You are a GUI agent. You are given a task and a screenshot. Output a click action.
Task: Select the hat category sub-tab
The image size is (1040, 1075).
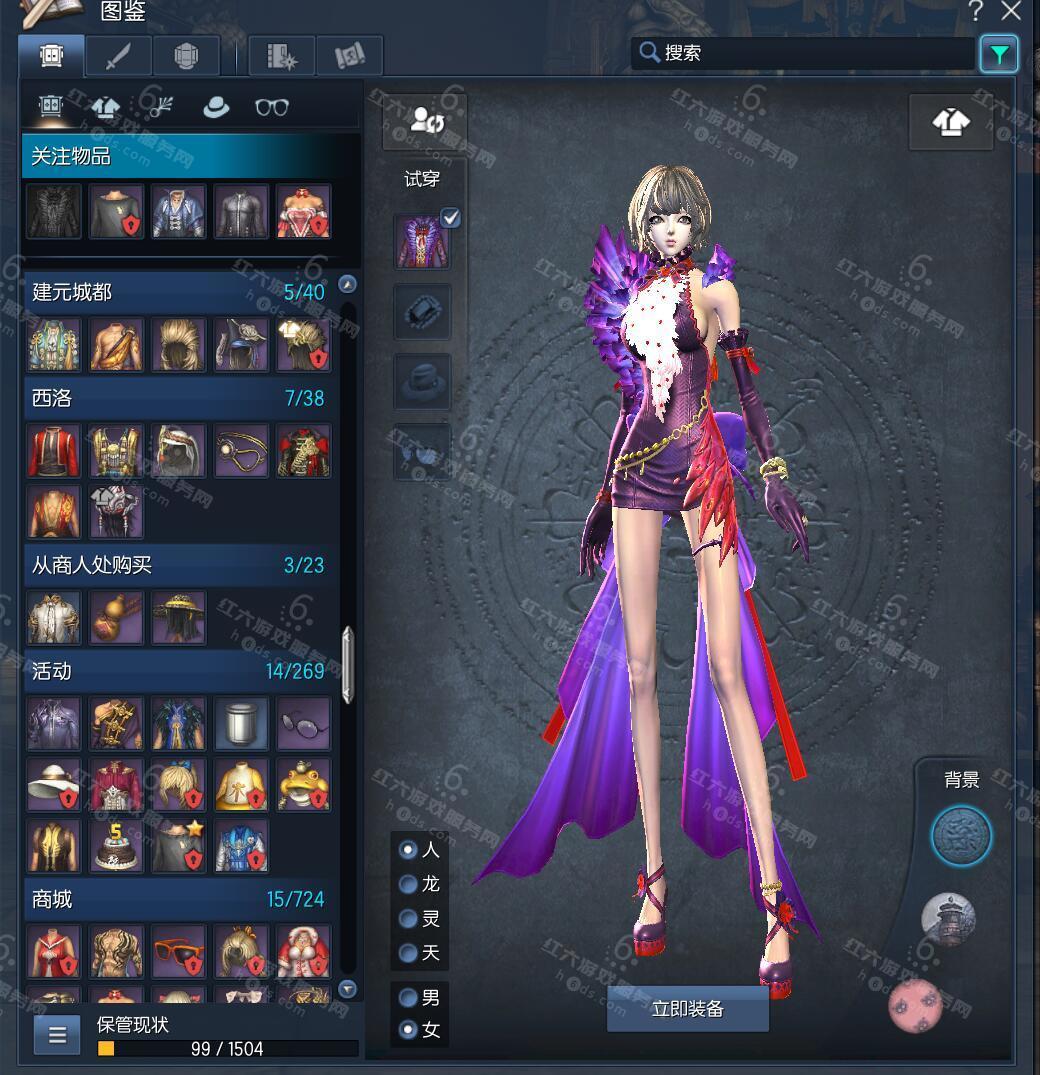(x=216, y=107)
